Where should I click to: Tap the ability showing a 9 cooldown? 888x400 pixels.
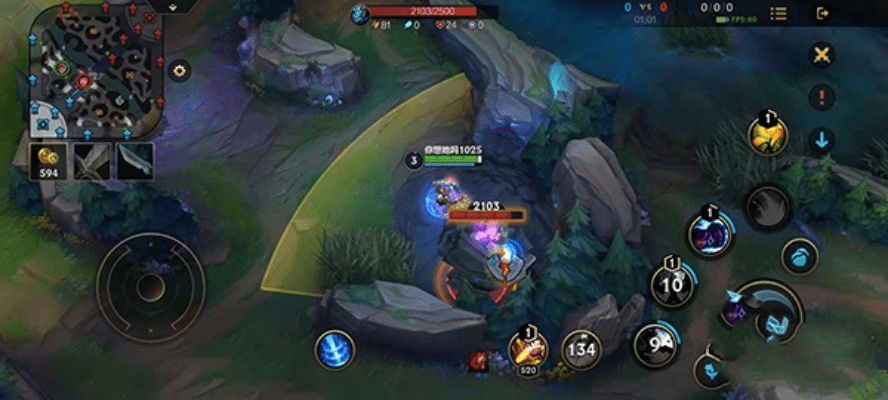point(655,344)
